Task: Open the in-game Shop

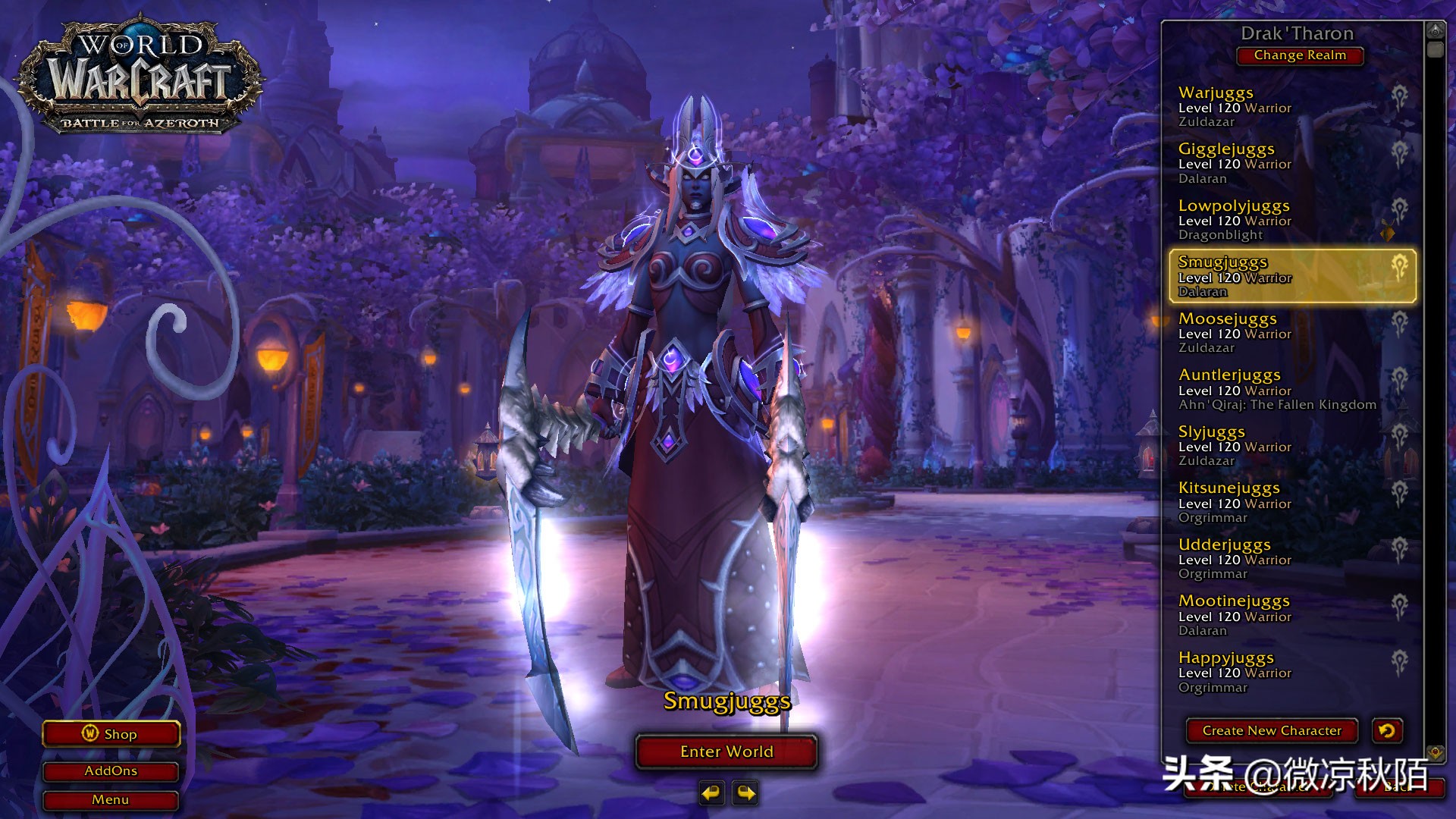Action: pyautogui.click(x=111, y=734)
